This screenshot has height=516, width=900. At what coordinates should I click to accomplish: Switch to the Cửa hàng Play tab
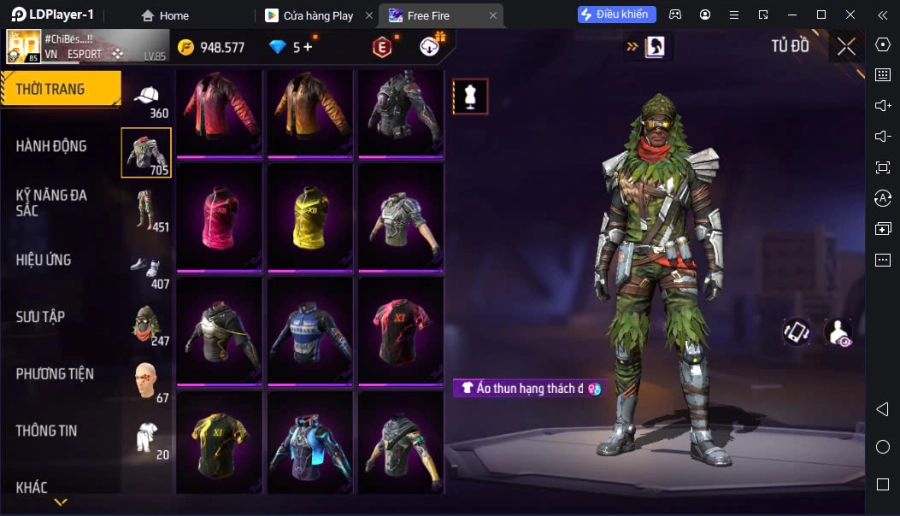coord(310,15)
